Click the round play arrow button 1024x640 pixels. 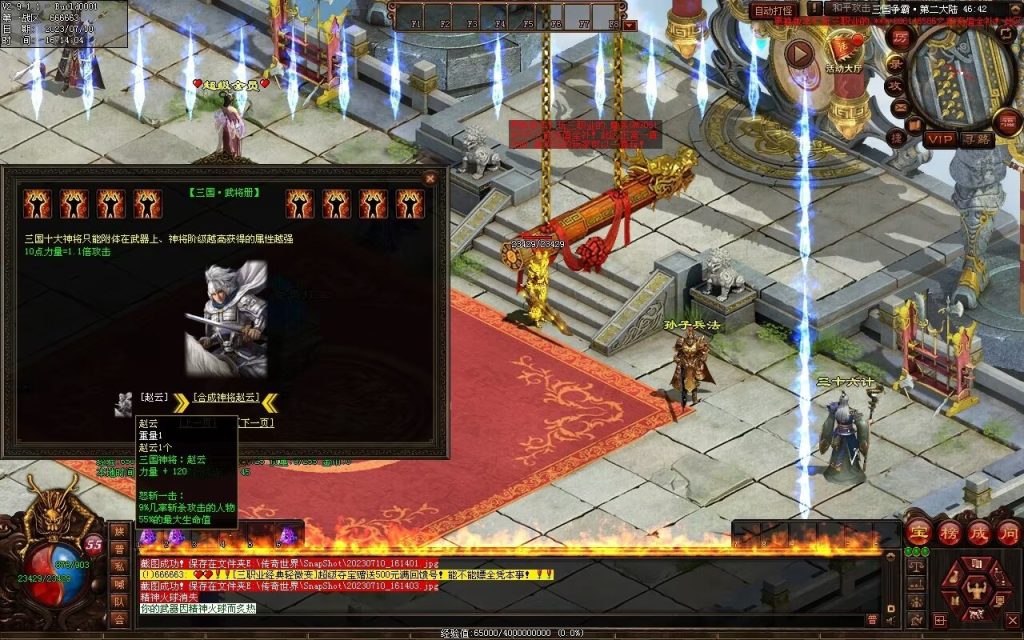click(800, 53)
